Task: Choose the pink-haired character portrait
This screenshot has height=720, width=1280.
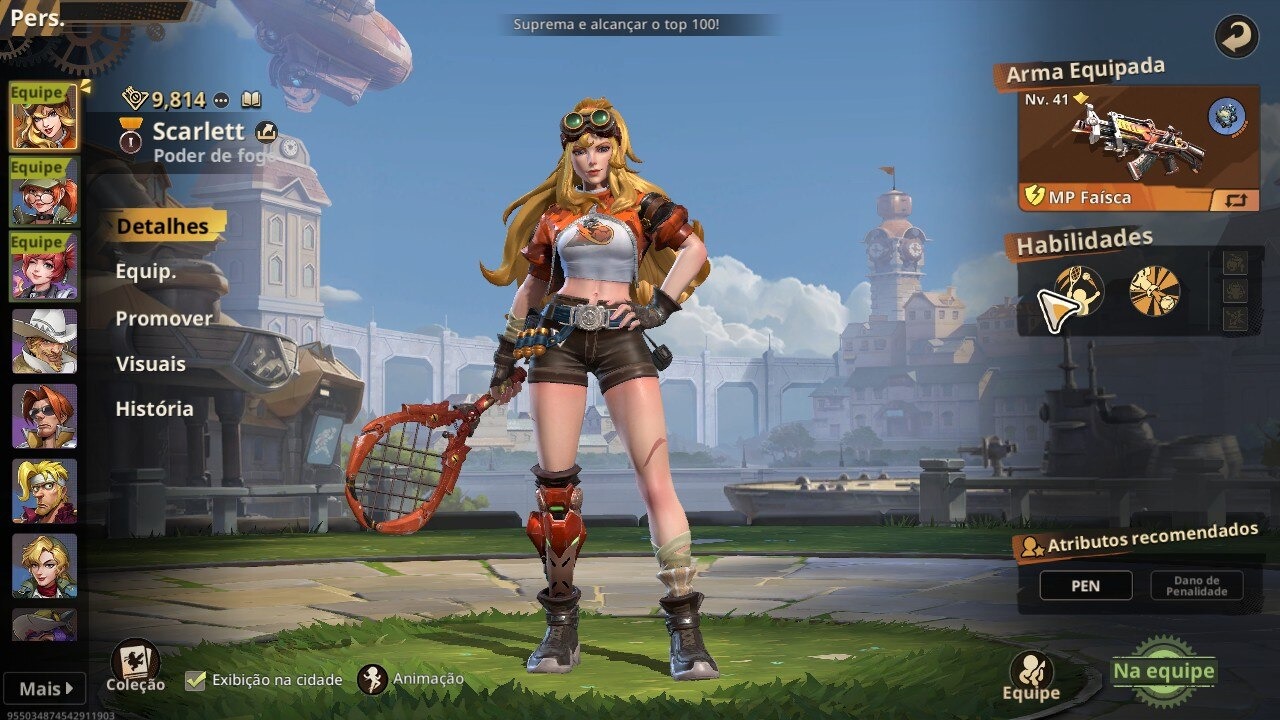Action: pos(44,266)
